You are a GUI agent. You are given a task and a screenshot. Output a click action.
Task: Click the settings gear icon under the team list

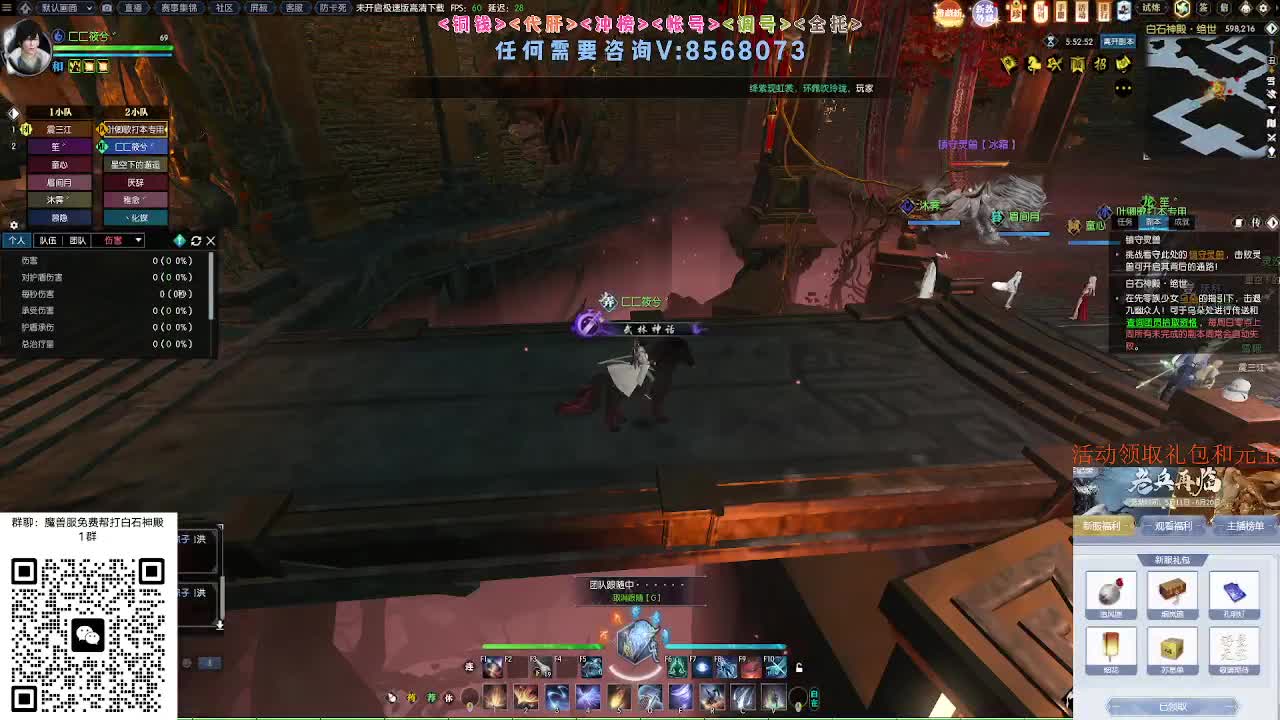click(x=12, y=224)
